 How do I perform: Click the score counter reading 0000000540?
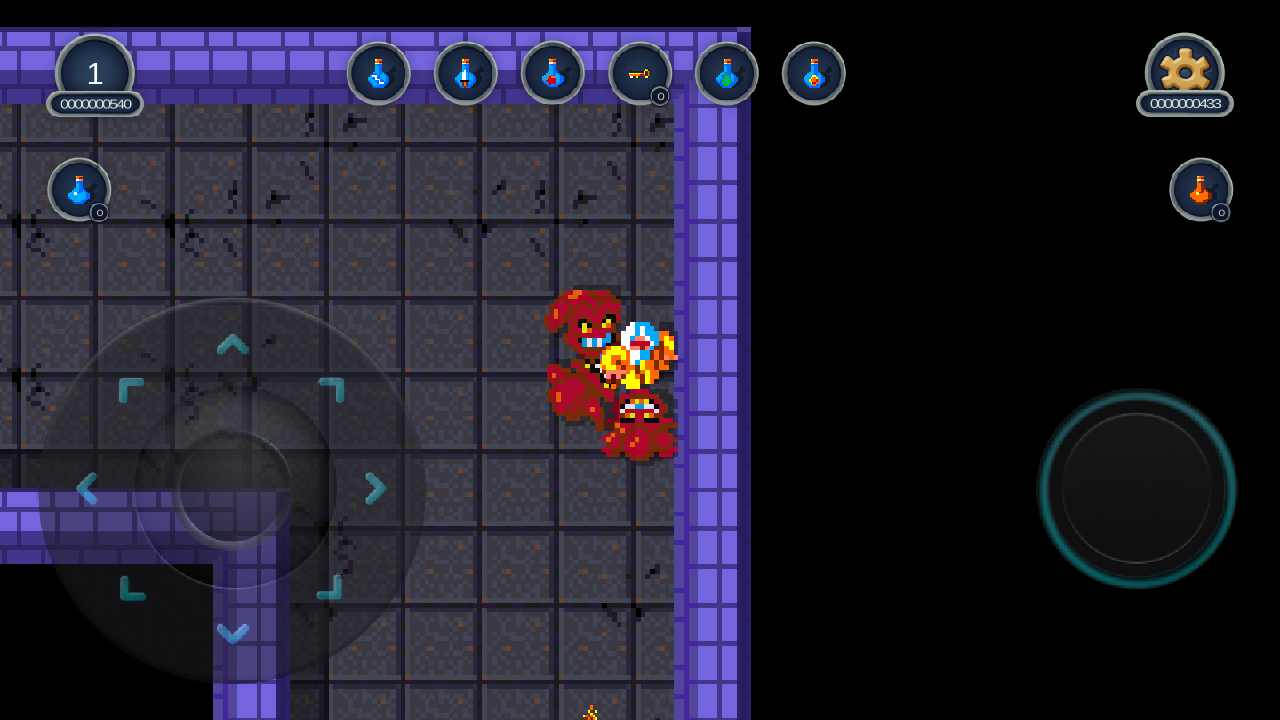pyautogui.click(x=95, y=104)
